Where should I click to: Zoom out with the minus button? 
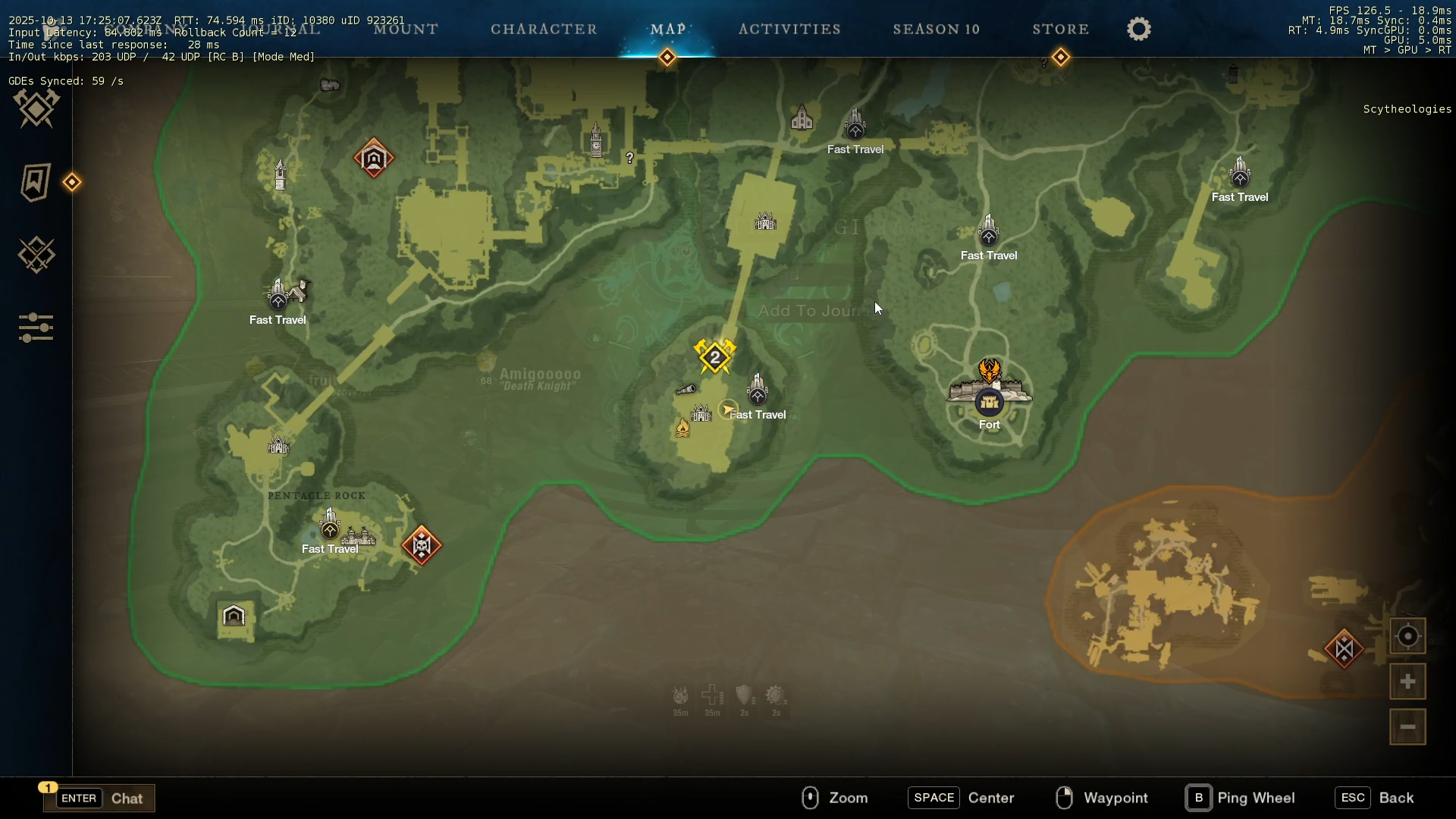(1407, 727)
